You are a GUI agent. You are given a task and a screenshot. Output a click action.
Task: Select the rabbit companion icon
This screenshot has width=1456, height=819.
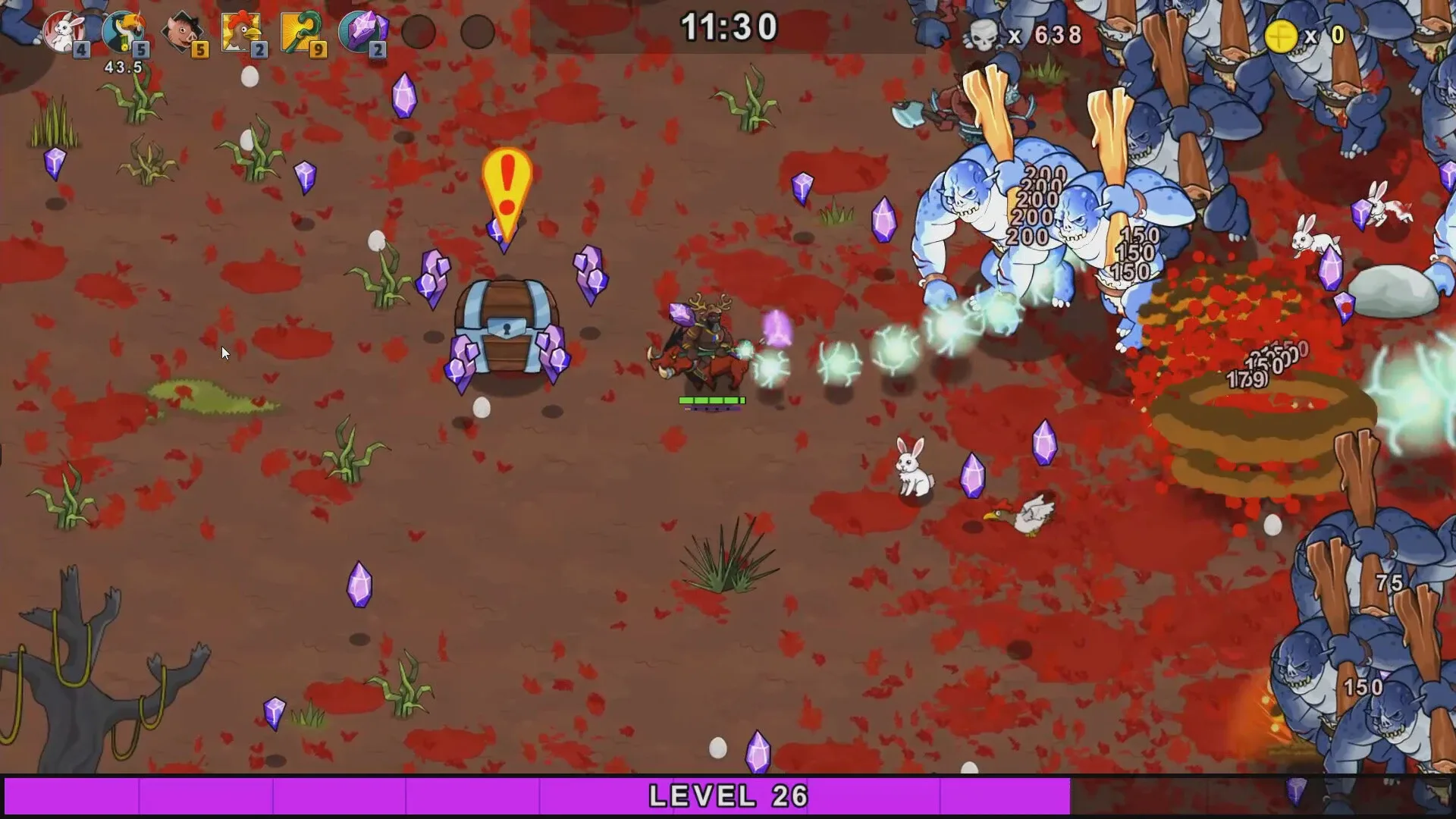pos(64,30)
